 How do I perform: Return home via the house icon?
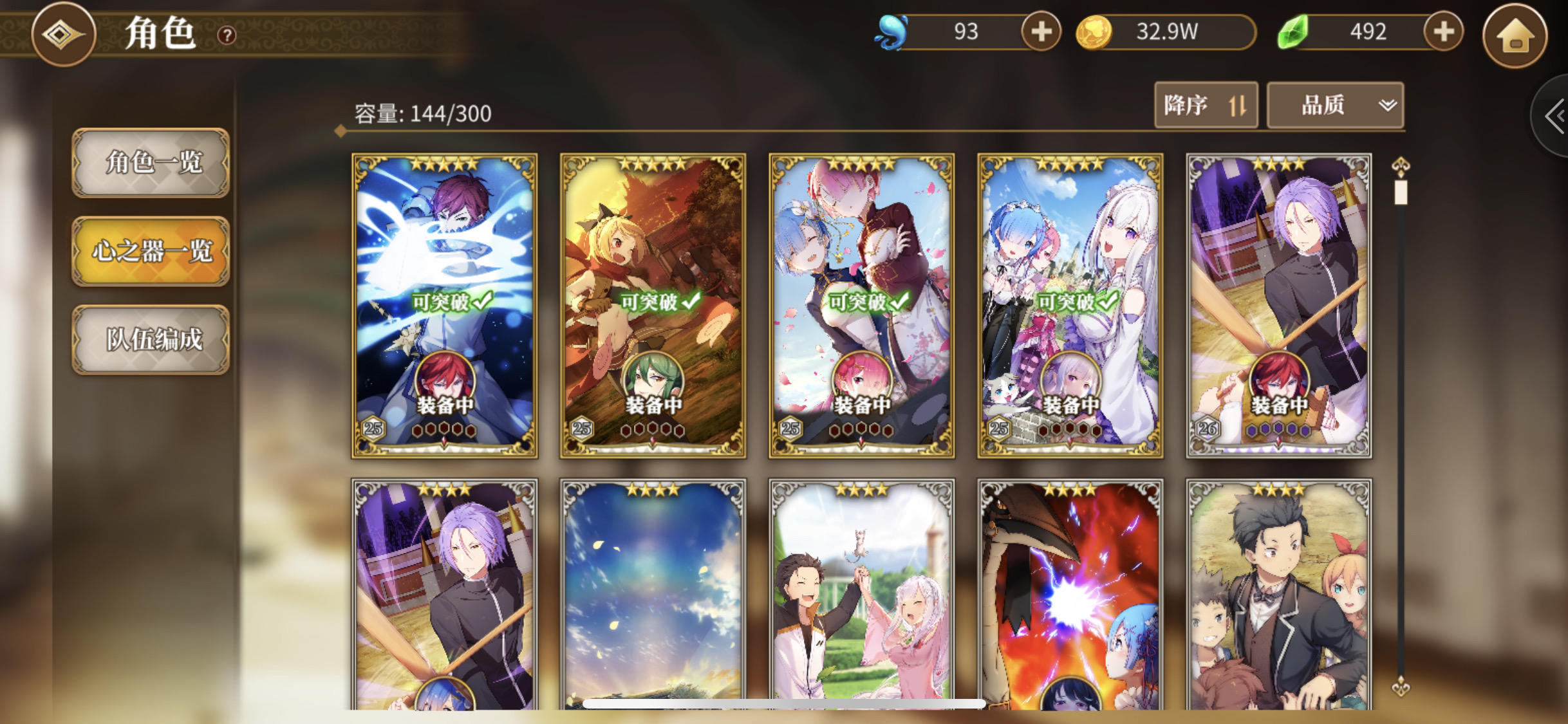(1516, 37)
